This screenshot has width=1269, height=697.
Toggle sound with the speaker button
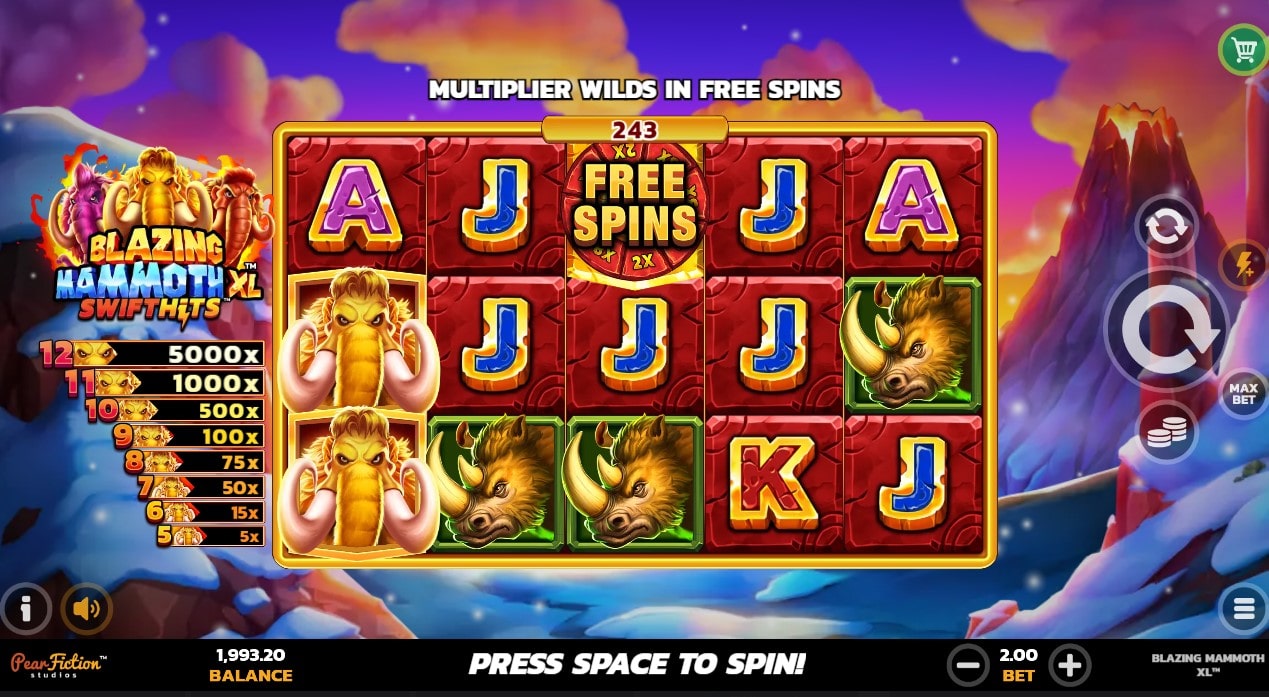tap(86, 608)
